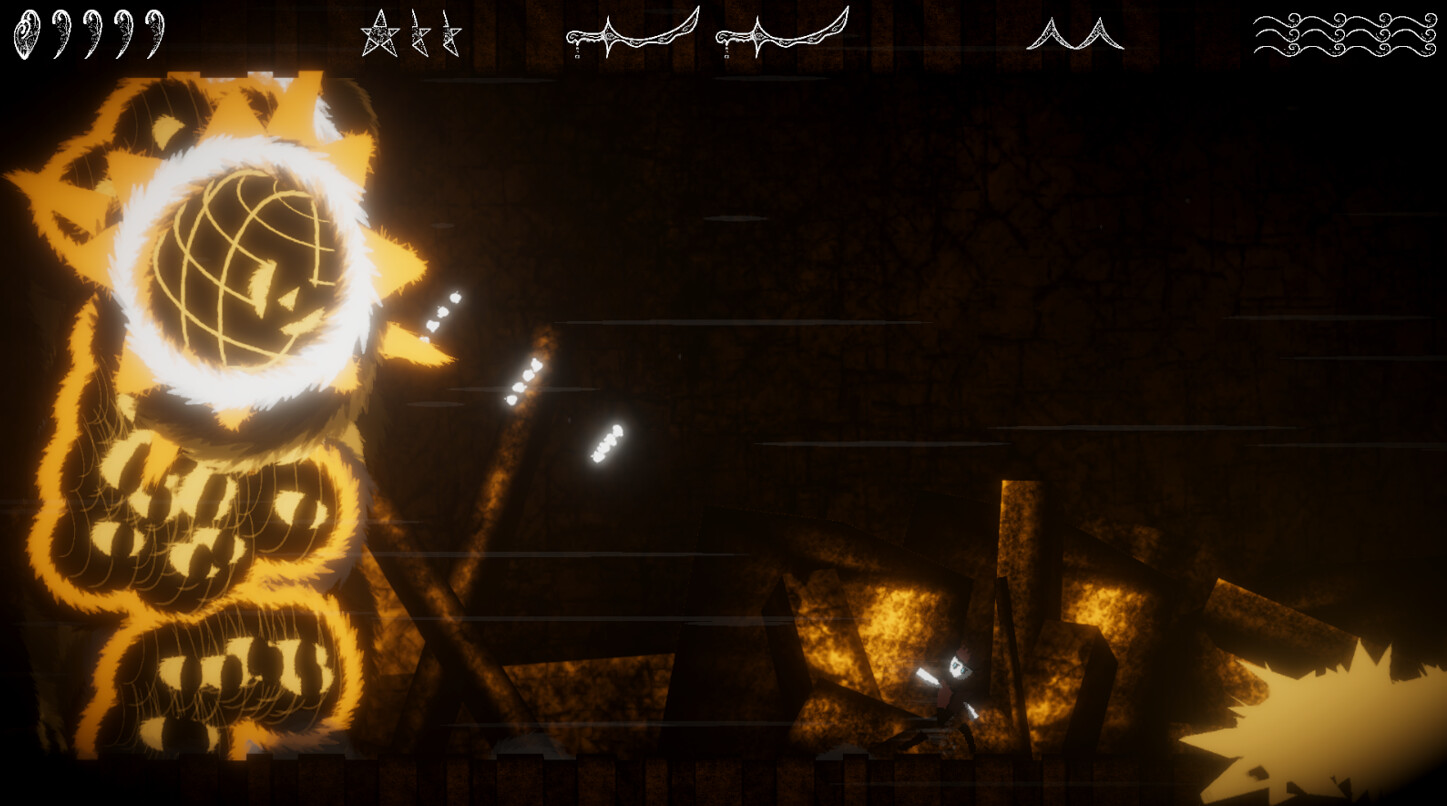
Task: Toggle the second feather petal indicator
Action: tap(63, 31)
